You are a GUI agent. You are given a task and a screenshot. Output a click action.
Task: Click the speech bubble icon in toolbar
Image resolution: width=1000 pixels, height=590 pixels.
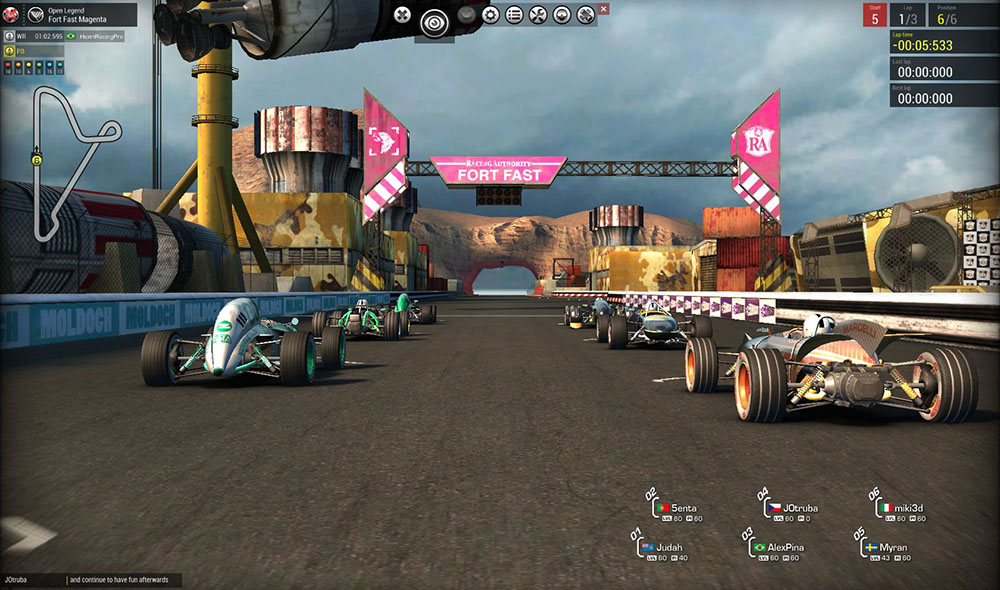562,15
